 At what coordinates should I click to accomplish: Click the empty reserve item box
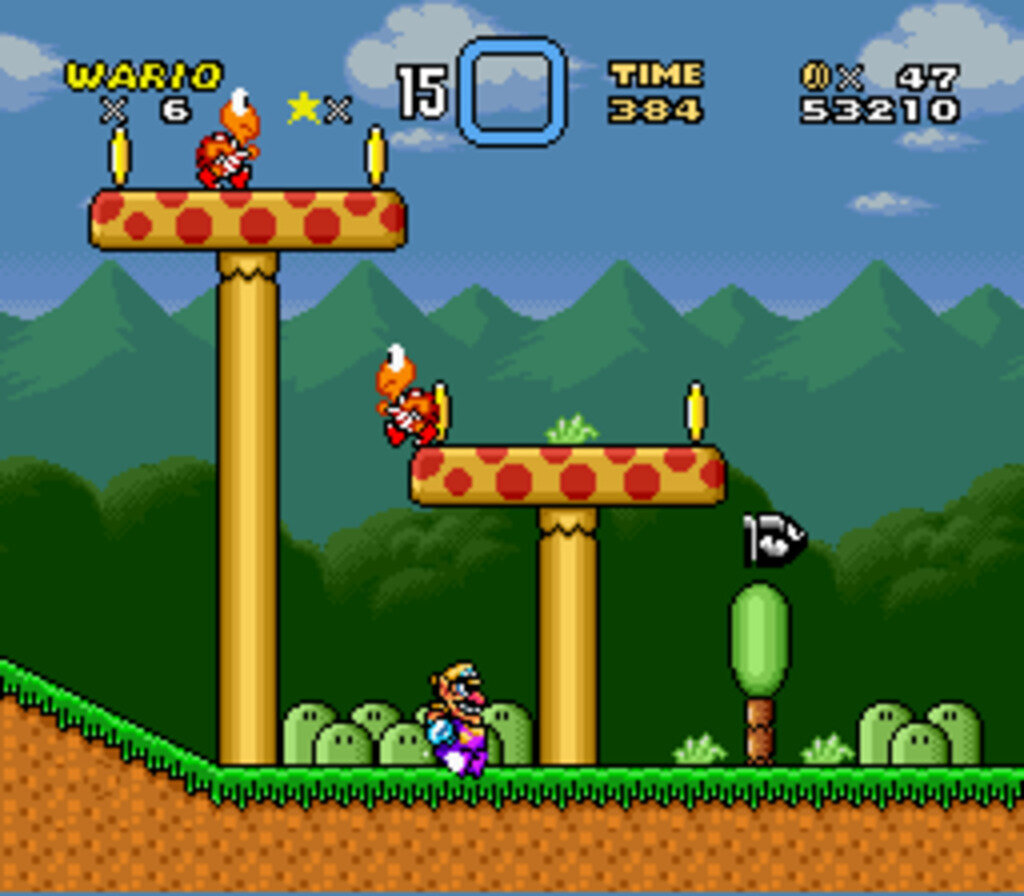coord(511,91)
